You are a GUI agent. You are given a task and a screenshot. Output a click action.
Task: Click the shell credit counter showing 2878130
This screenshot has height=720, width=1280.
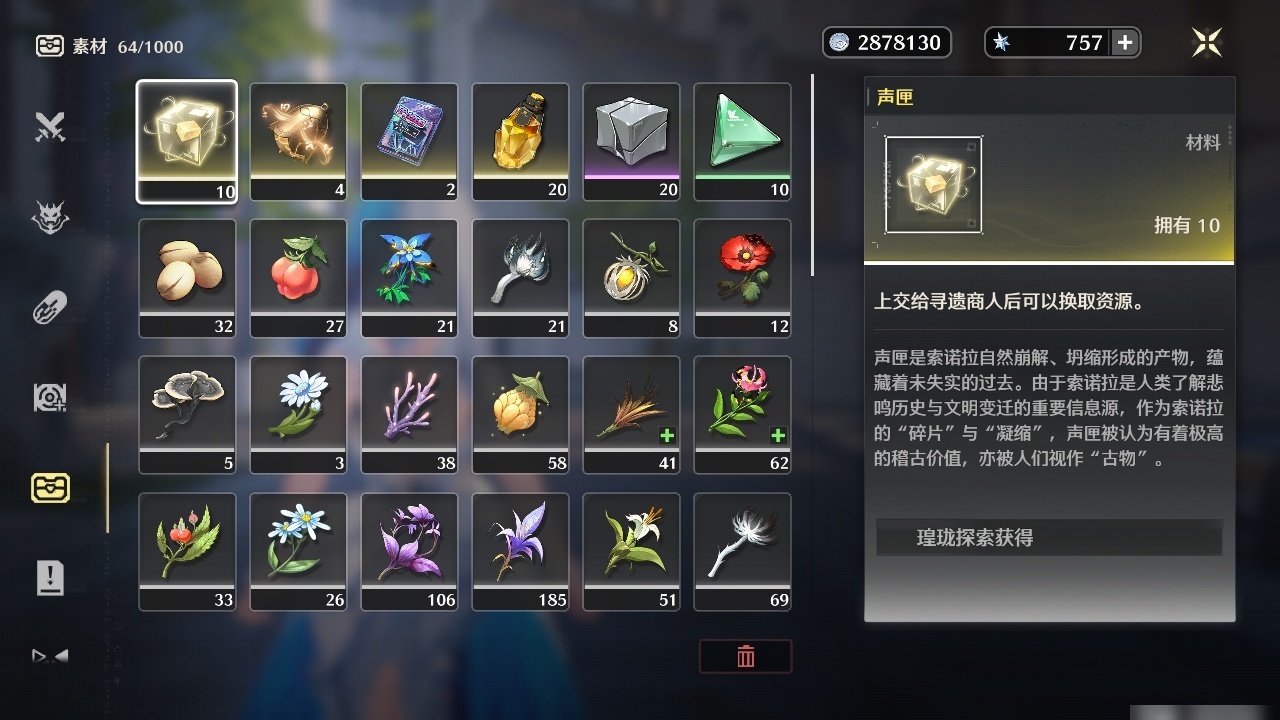click(886, 42)
